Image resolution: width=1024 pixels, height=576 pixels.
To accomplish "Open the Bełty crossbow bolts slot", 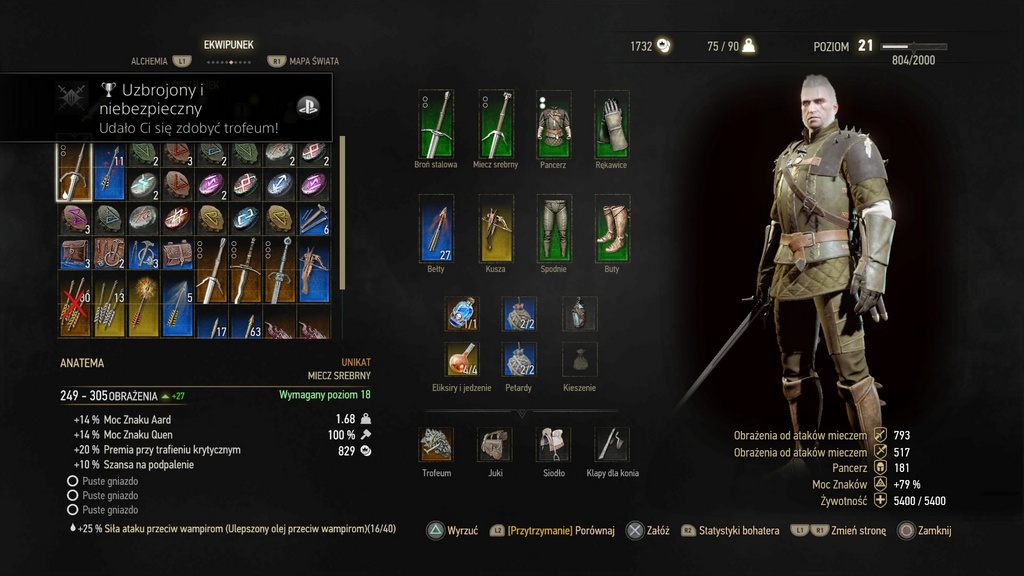I will click(436, 228).
